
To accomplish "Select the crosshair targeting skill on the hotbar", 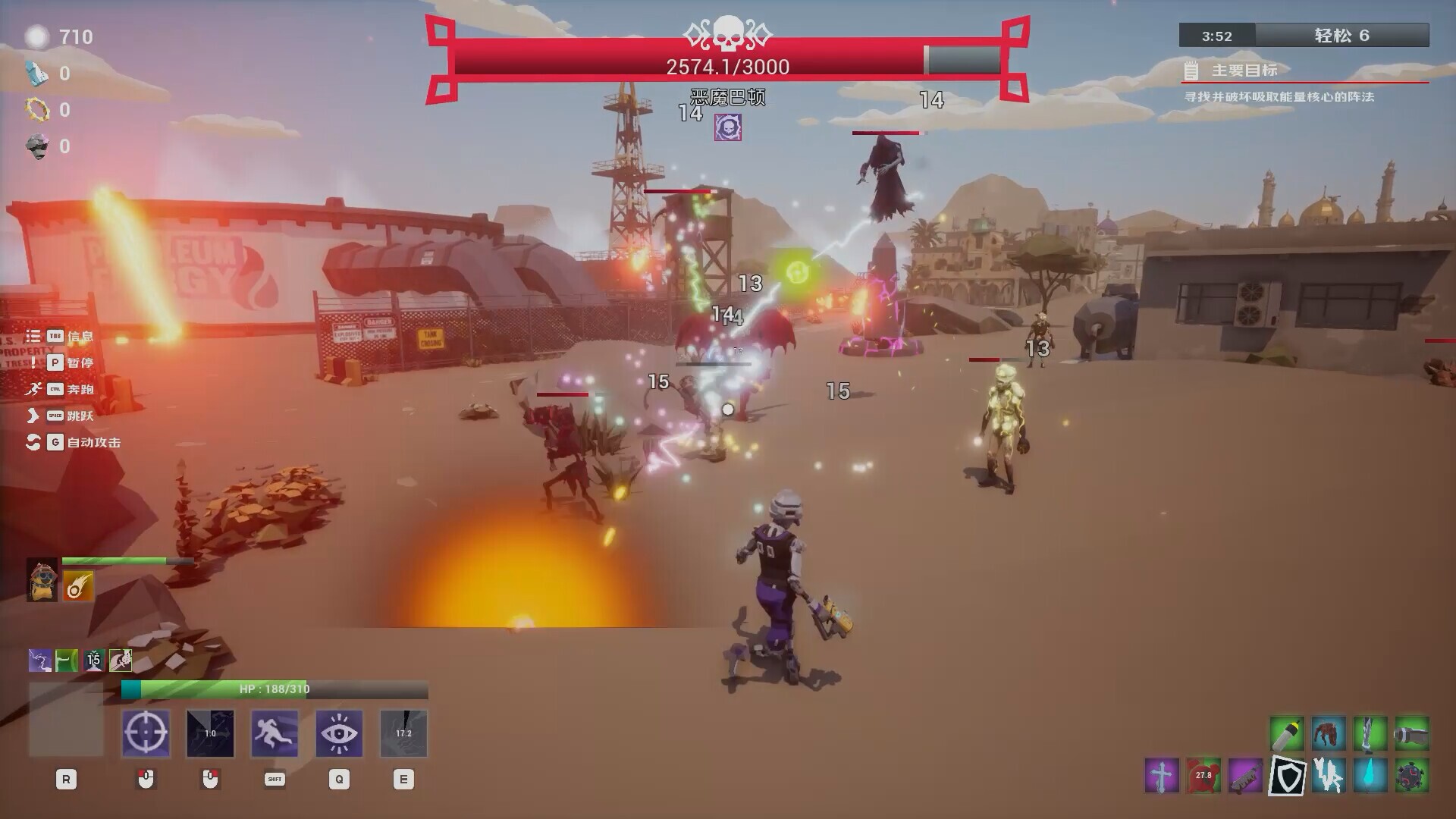I will 146,733.
